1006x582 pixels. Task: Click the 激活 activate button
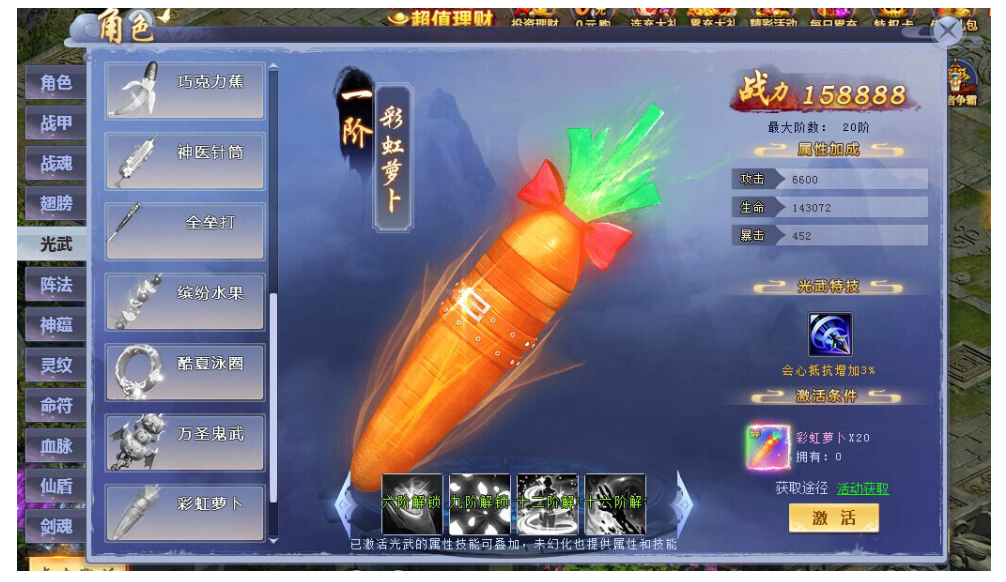point(833,518)
